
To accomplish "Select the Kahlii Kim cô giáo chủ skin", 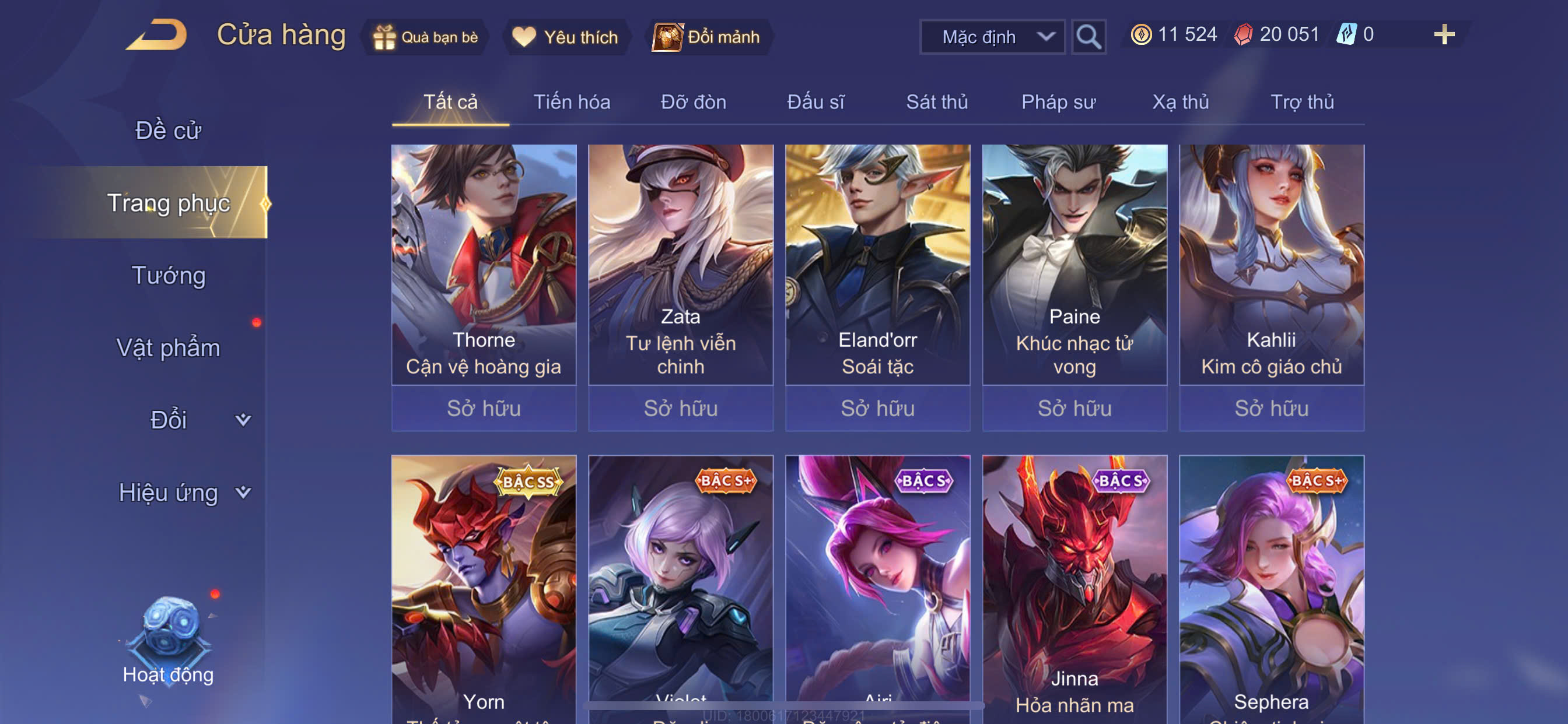I will (1271, 265).
